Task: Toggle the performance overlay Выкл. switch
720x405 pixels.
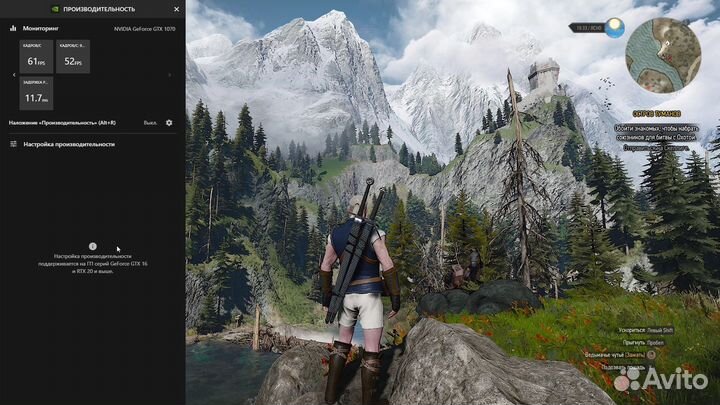Action: click(x=150, y=122)
